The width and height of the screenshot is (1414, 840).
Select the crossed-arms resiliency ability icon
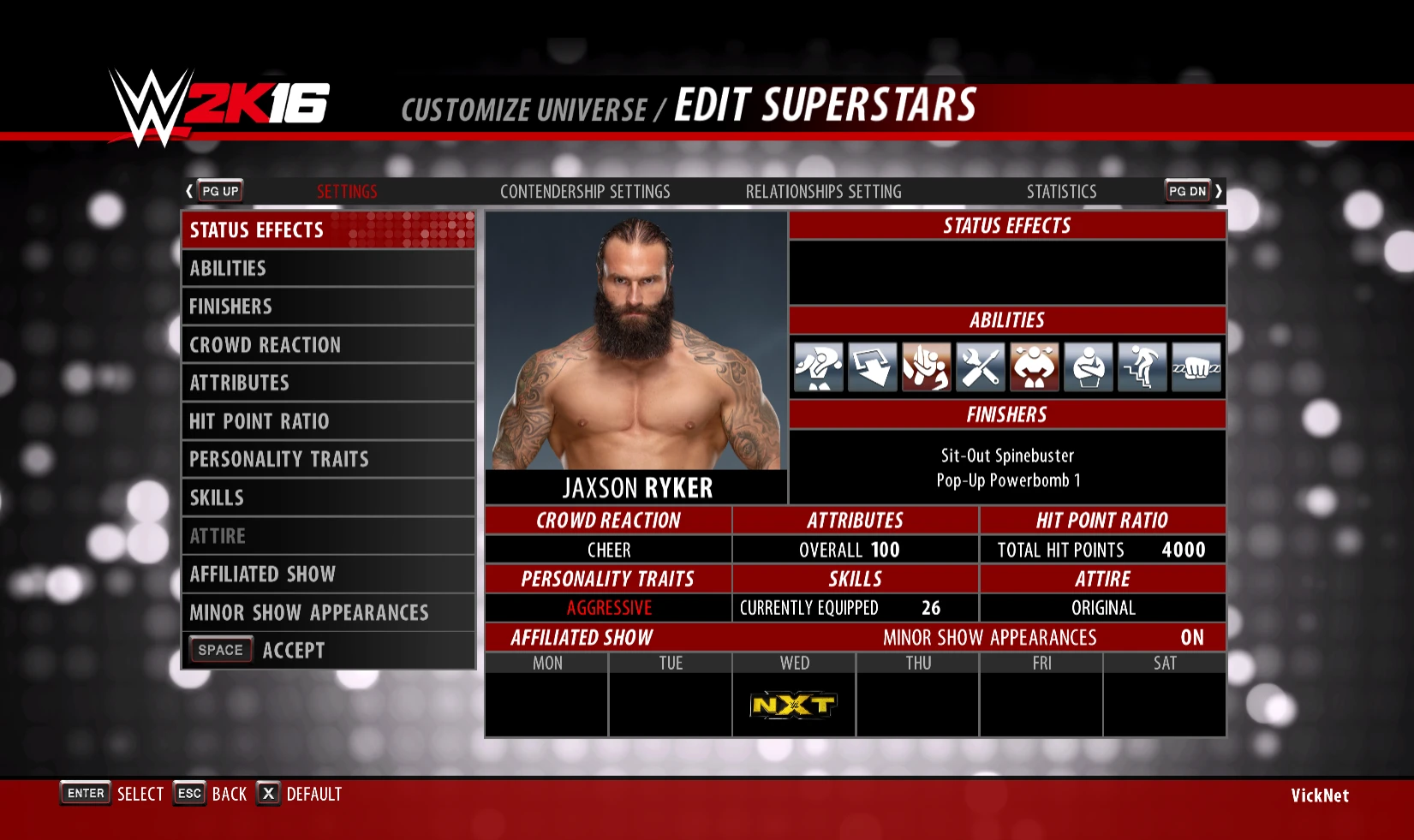click(1089, 366)
